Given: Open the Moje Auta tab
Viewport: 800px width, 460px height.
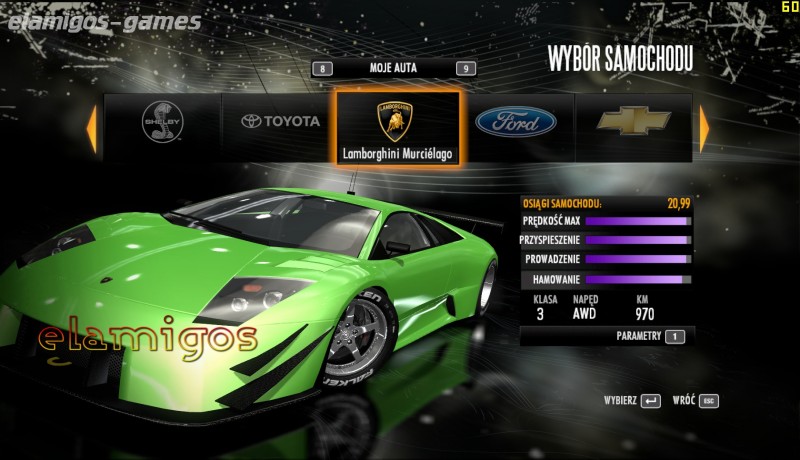Looking at the screenshot, I should [392, 68].
